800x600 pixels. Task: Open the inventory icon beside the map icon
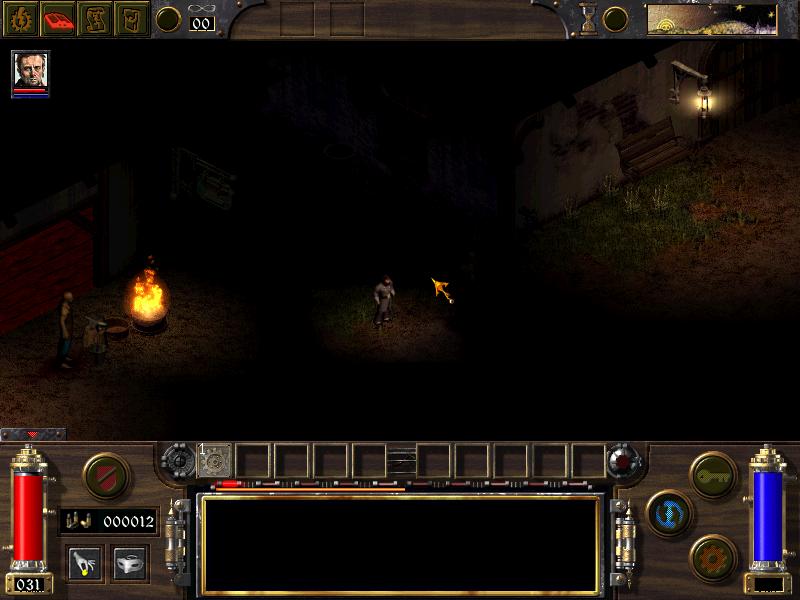click(131, 19)
